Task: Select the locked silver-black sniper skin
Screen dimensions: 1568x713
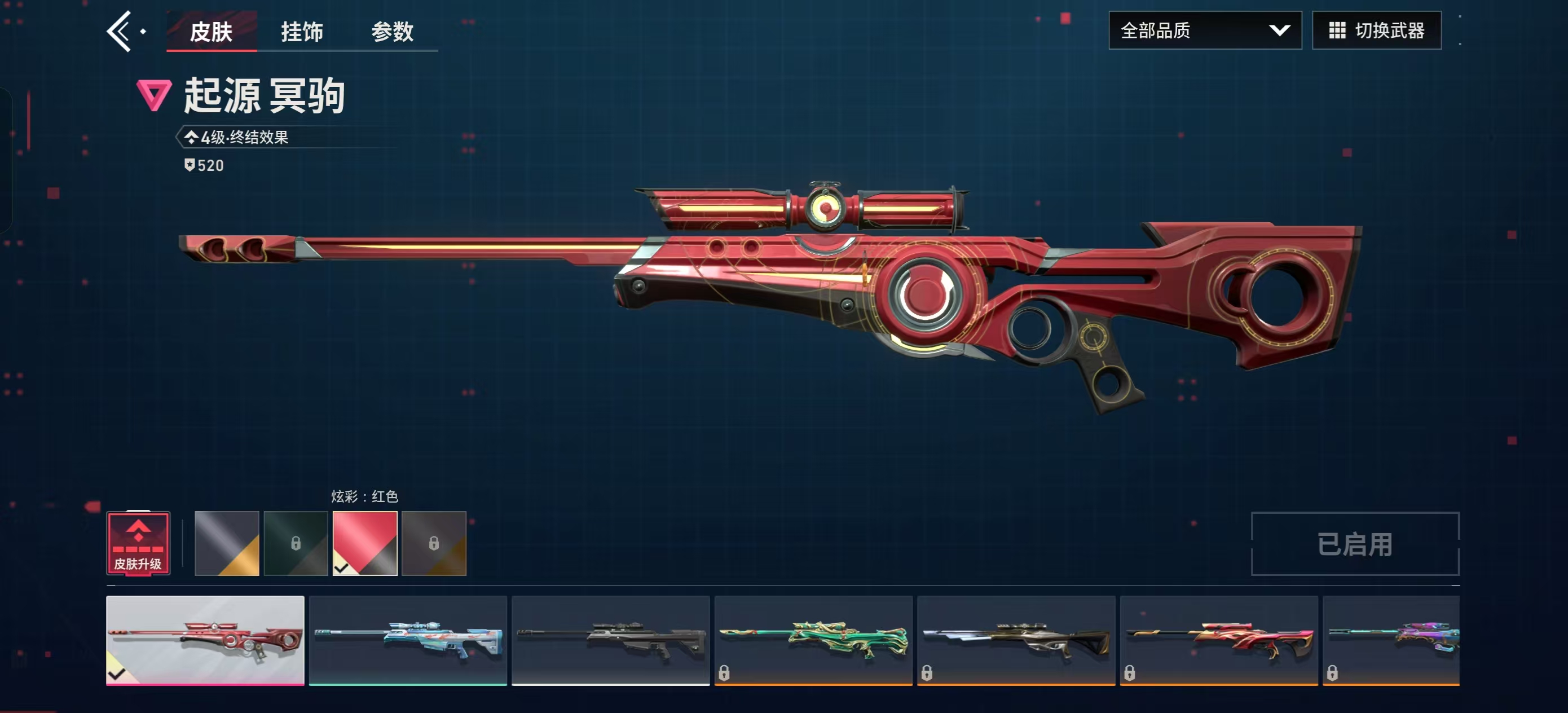Action: click(x=1016, y=640)
